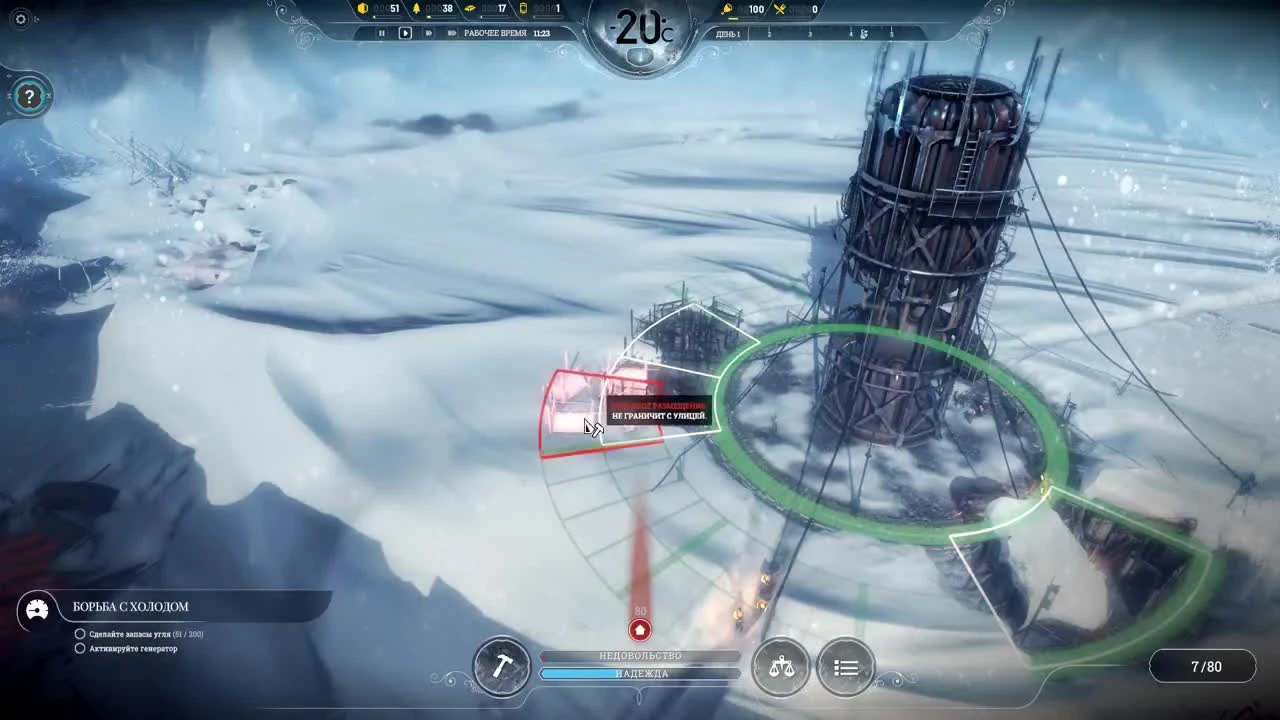Click the workers bell icon showing 100

tap(725, 9)
